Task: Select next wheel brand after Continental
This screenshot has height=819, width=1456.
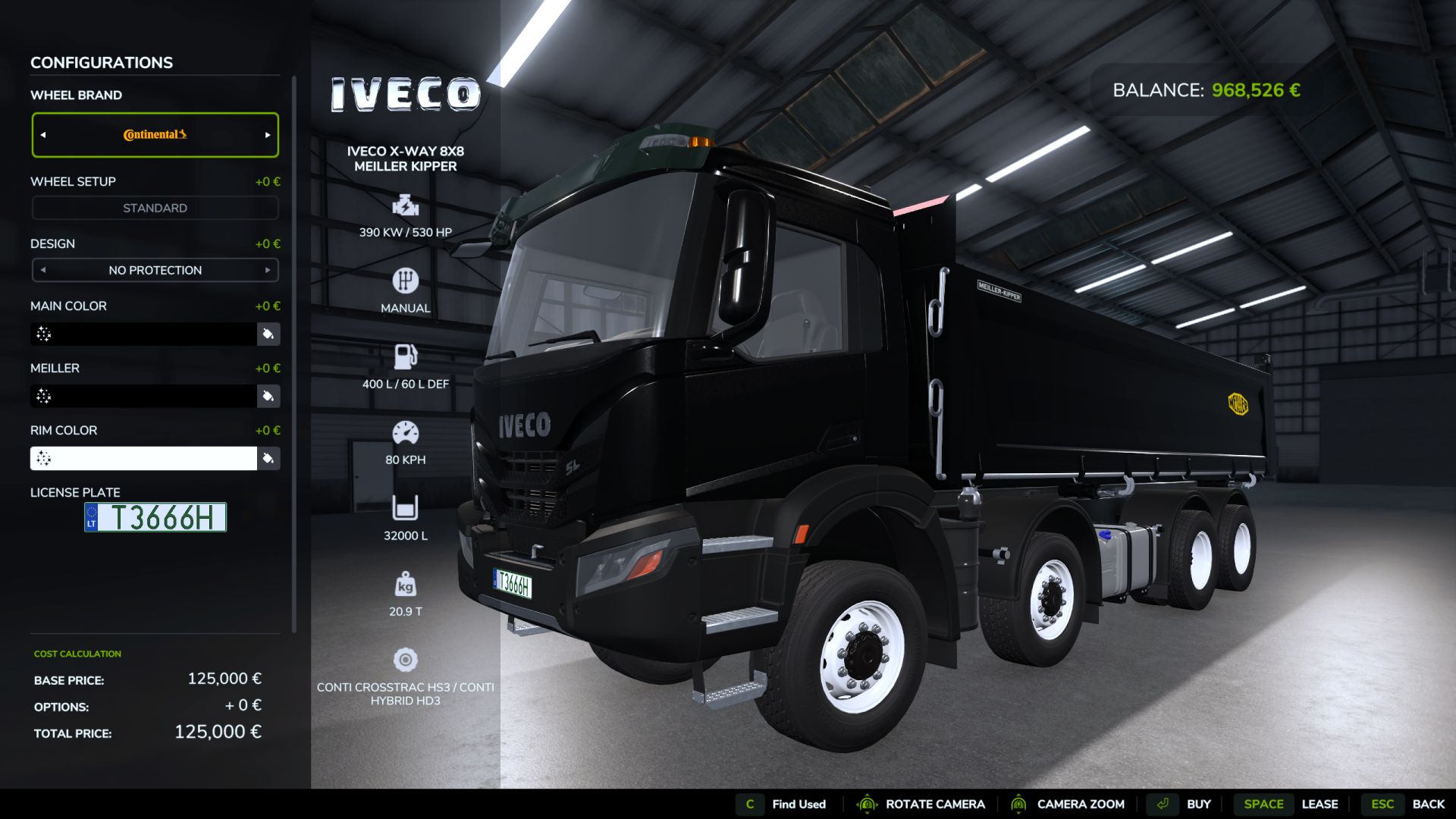Action: (267, 135)
